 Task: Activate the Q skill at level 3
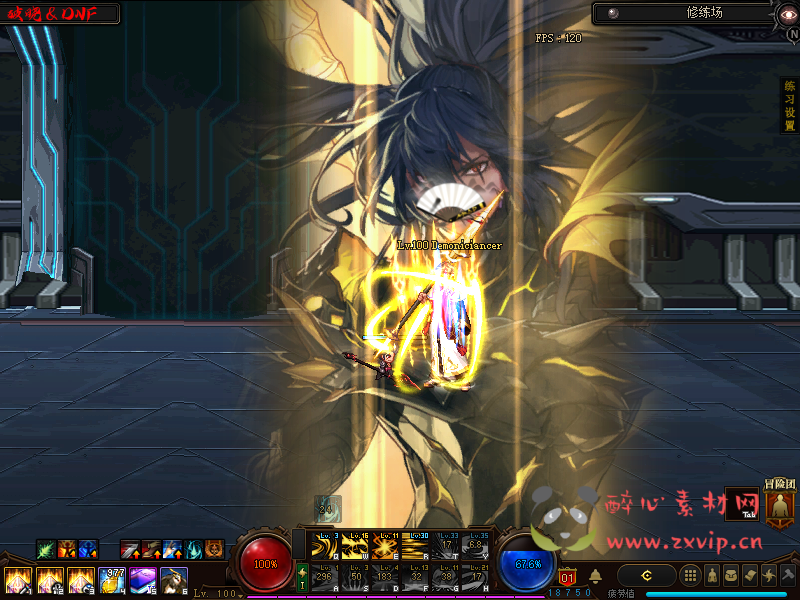pos(323,547)
